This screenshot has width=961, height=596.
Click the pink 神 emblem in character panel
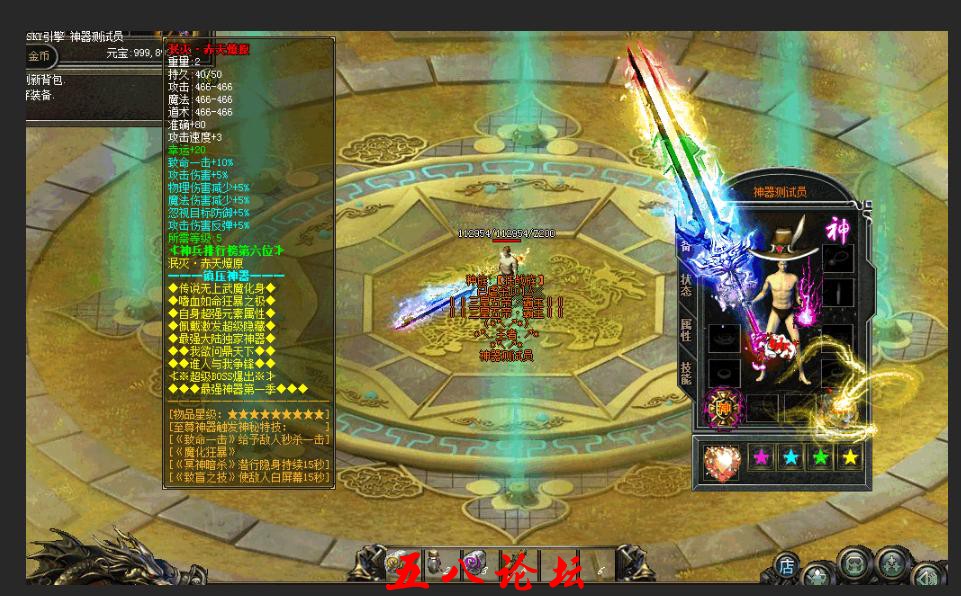(838, 231)
